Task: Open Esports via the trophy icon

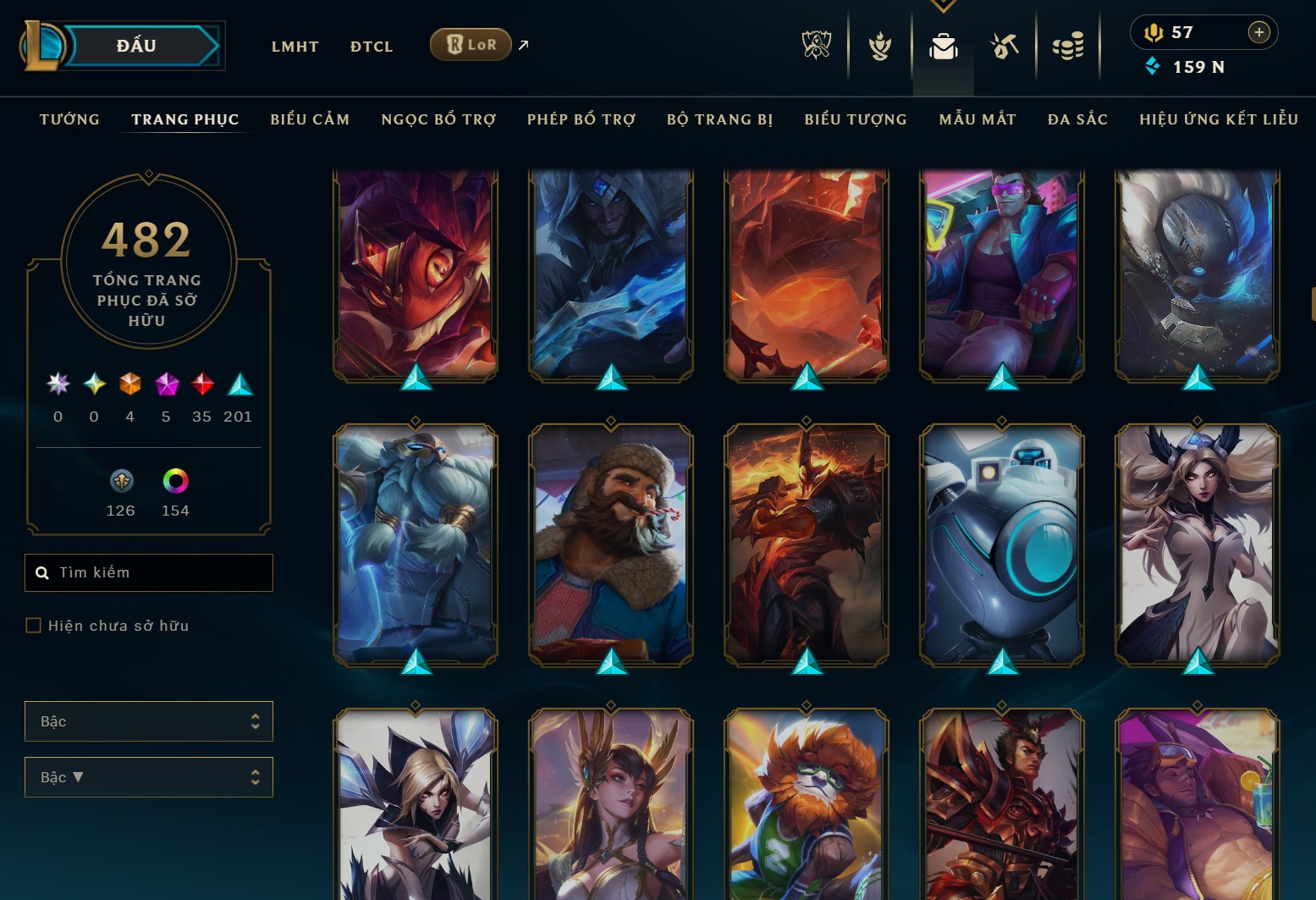Action: pos(815,47)
